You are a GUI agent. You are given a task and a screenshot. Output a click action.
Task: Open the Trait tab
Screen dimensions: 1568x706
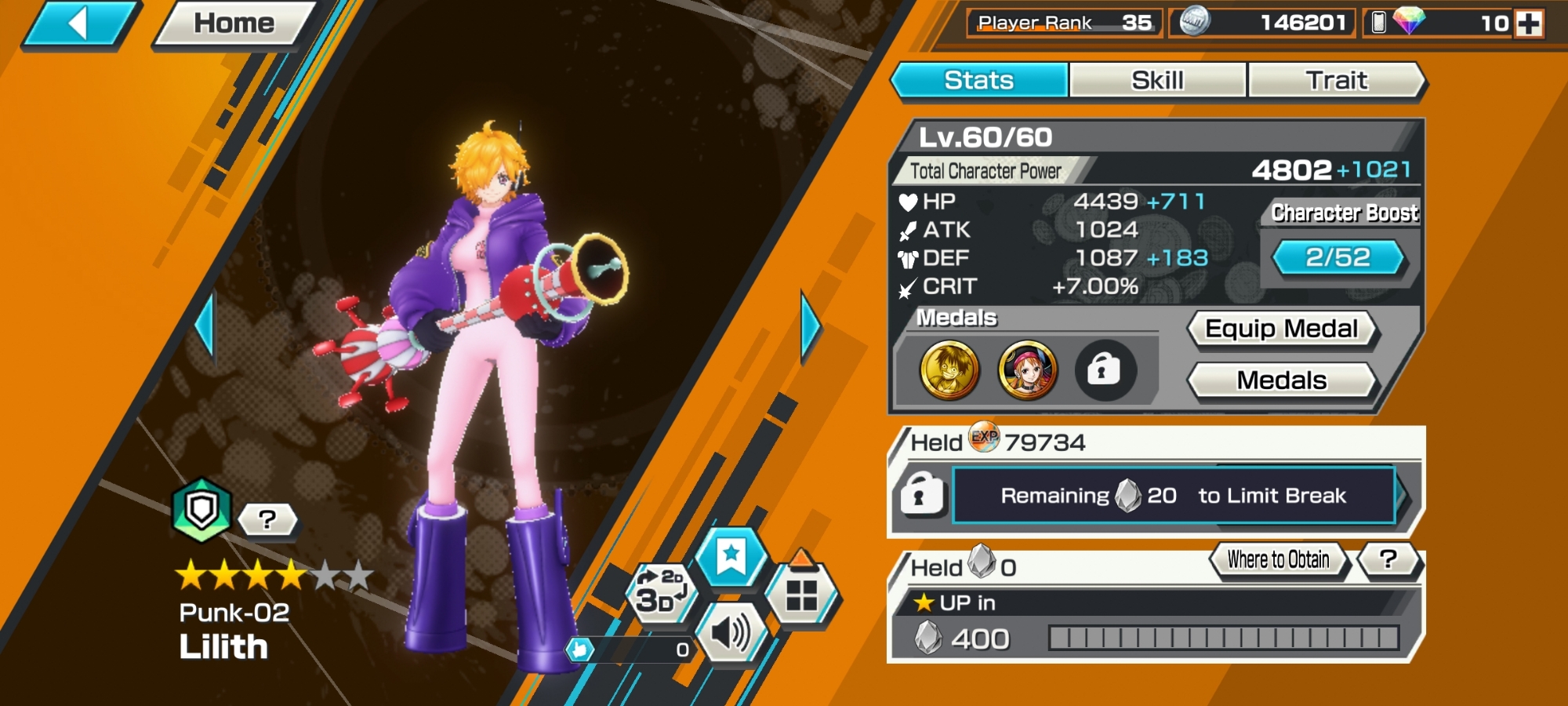click(1336, 80)
